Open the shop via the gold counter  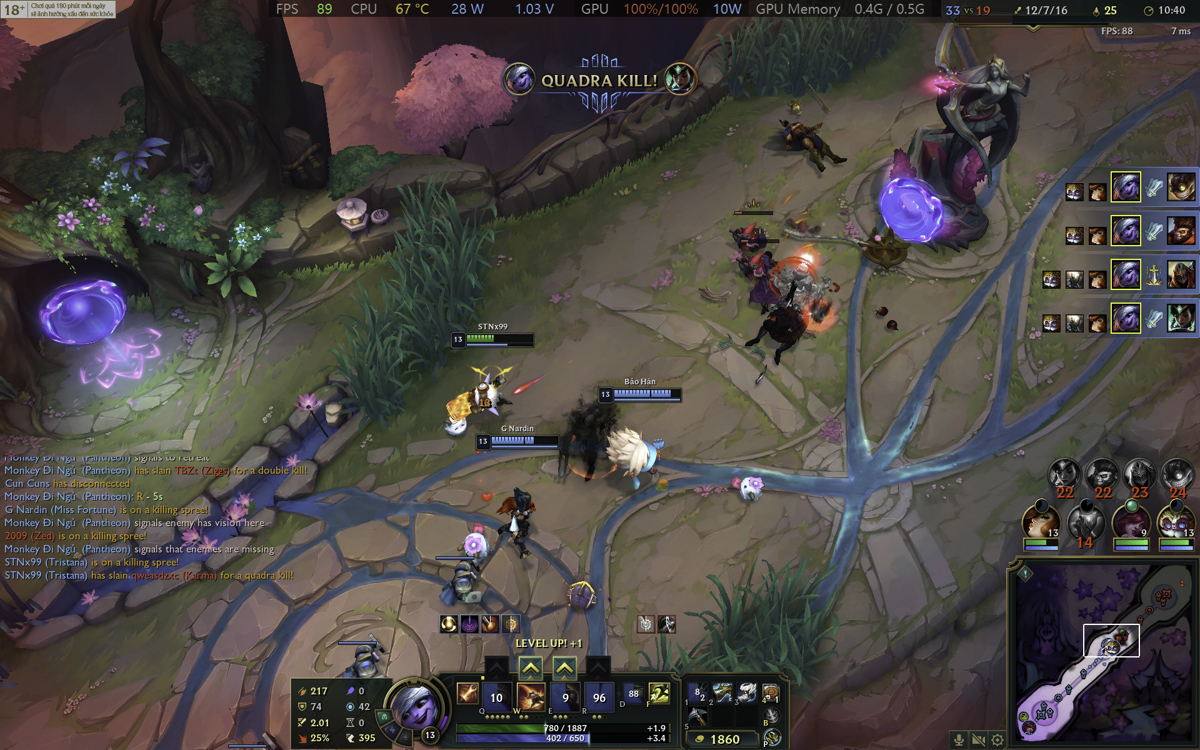click(725, 739)
